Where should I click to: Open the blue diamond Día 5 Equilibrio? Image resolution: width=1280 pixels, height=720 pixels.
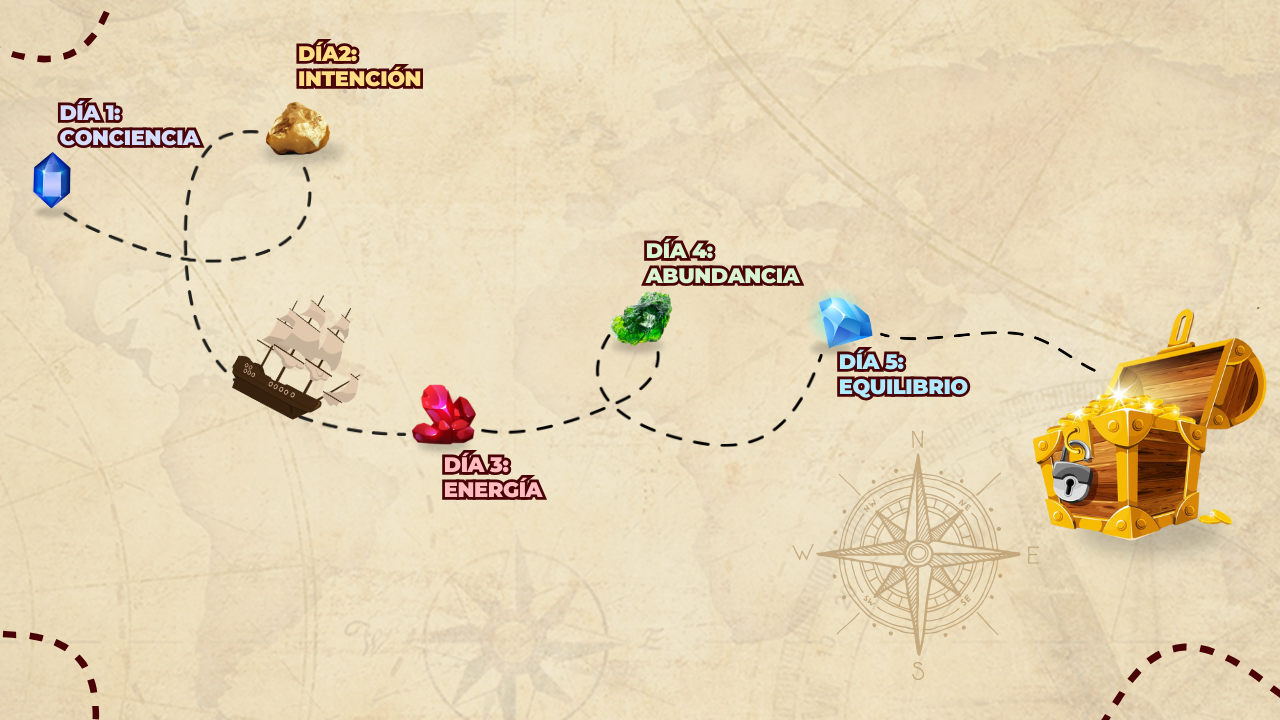pyautogui.click(x=844, y=322)
